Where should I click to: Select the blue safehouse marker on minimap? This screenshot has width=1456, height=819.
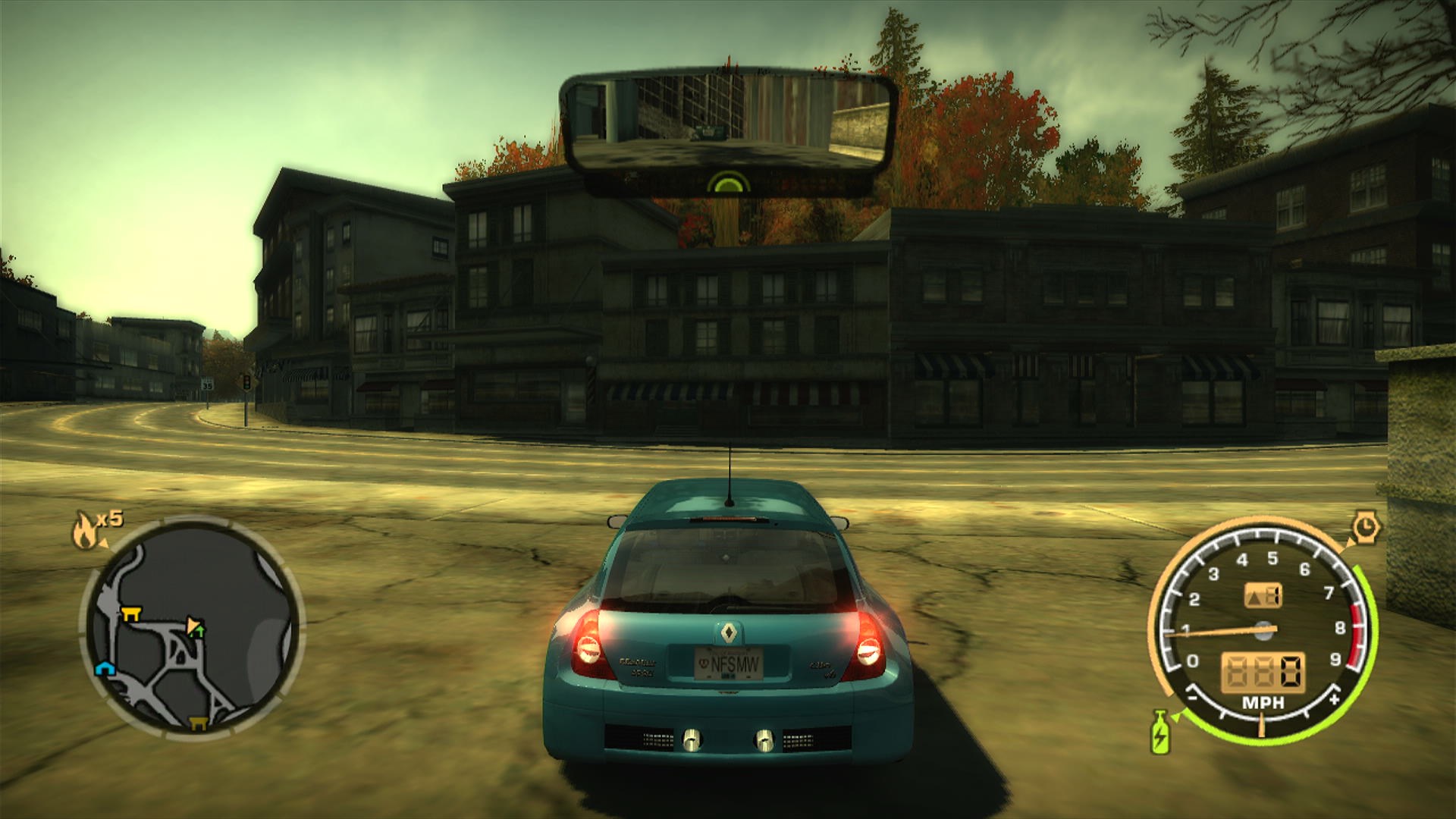(x=104, y=667)
